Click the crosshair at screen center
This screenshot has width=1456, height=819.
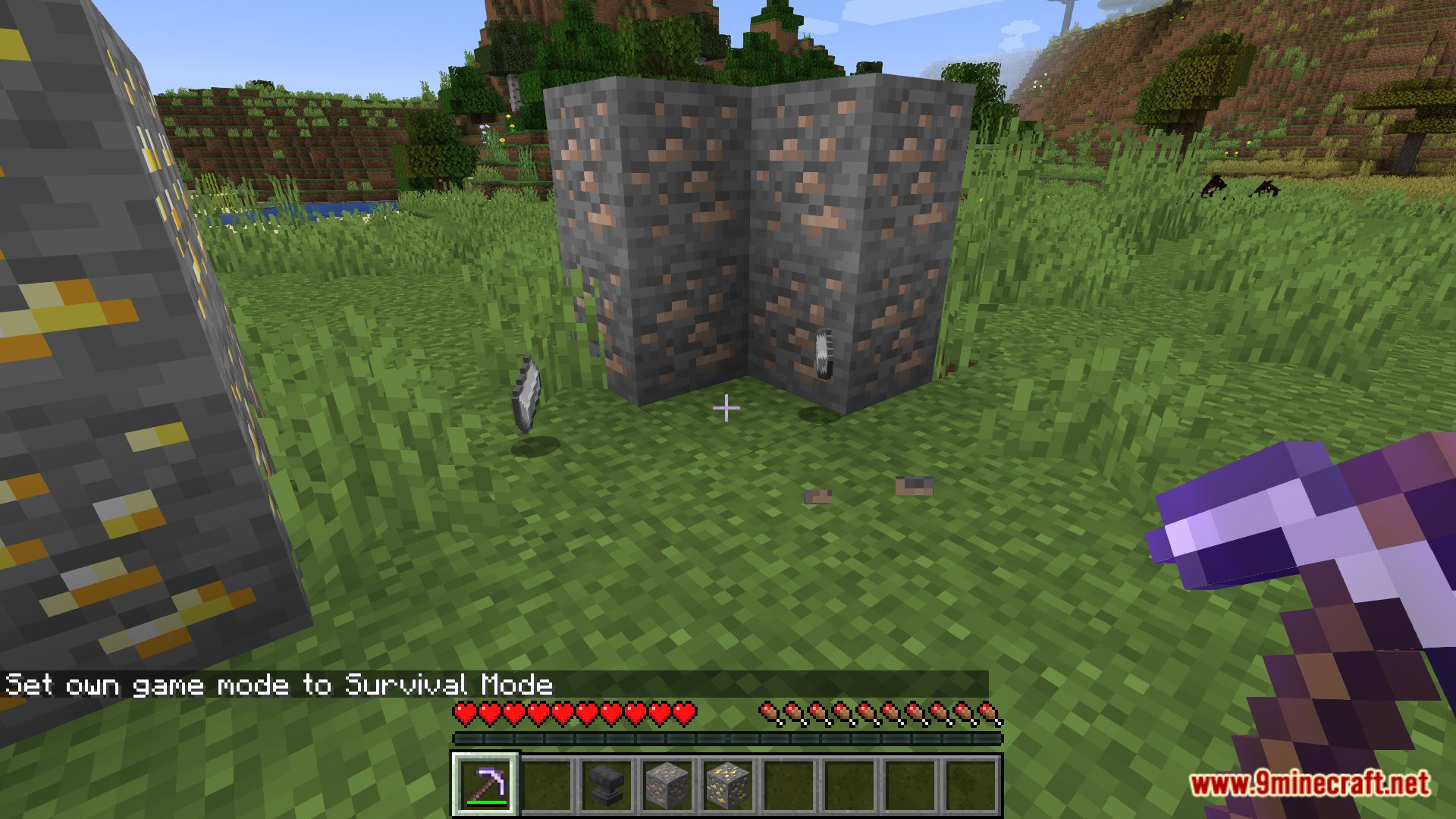pos(726,408)
